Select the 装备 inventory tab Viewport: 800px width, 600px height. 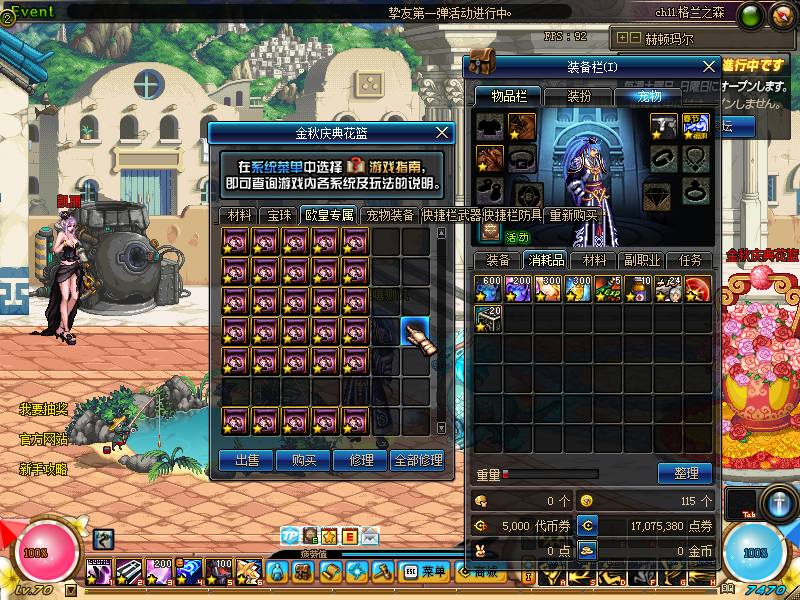click(497, 260)
